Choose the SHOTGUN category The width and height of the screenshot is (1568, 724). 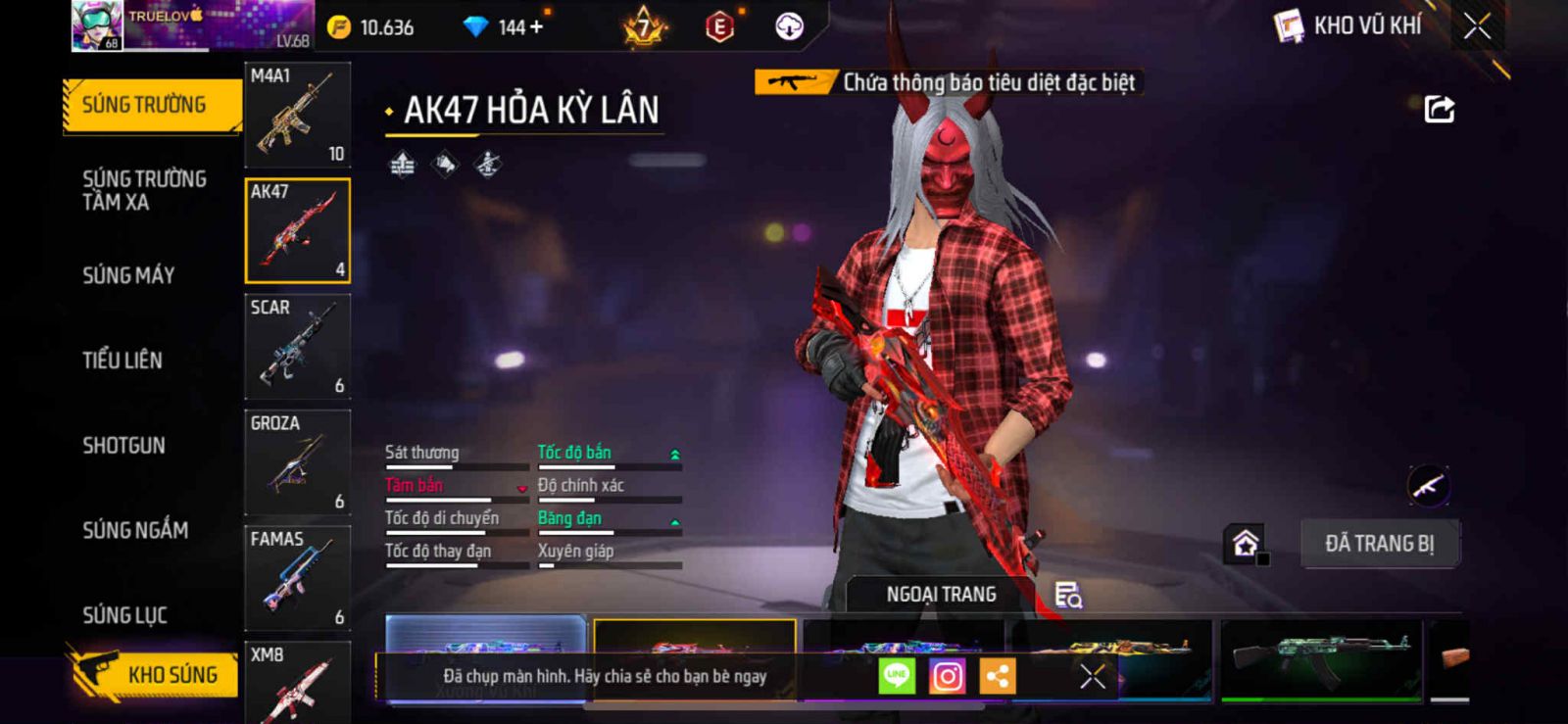point(123,446)
